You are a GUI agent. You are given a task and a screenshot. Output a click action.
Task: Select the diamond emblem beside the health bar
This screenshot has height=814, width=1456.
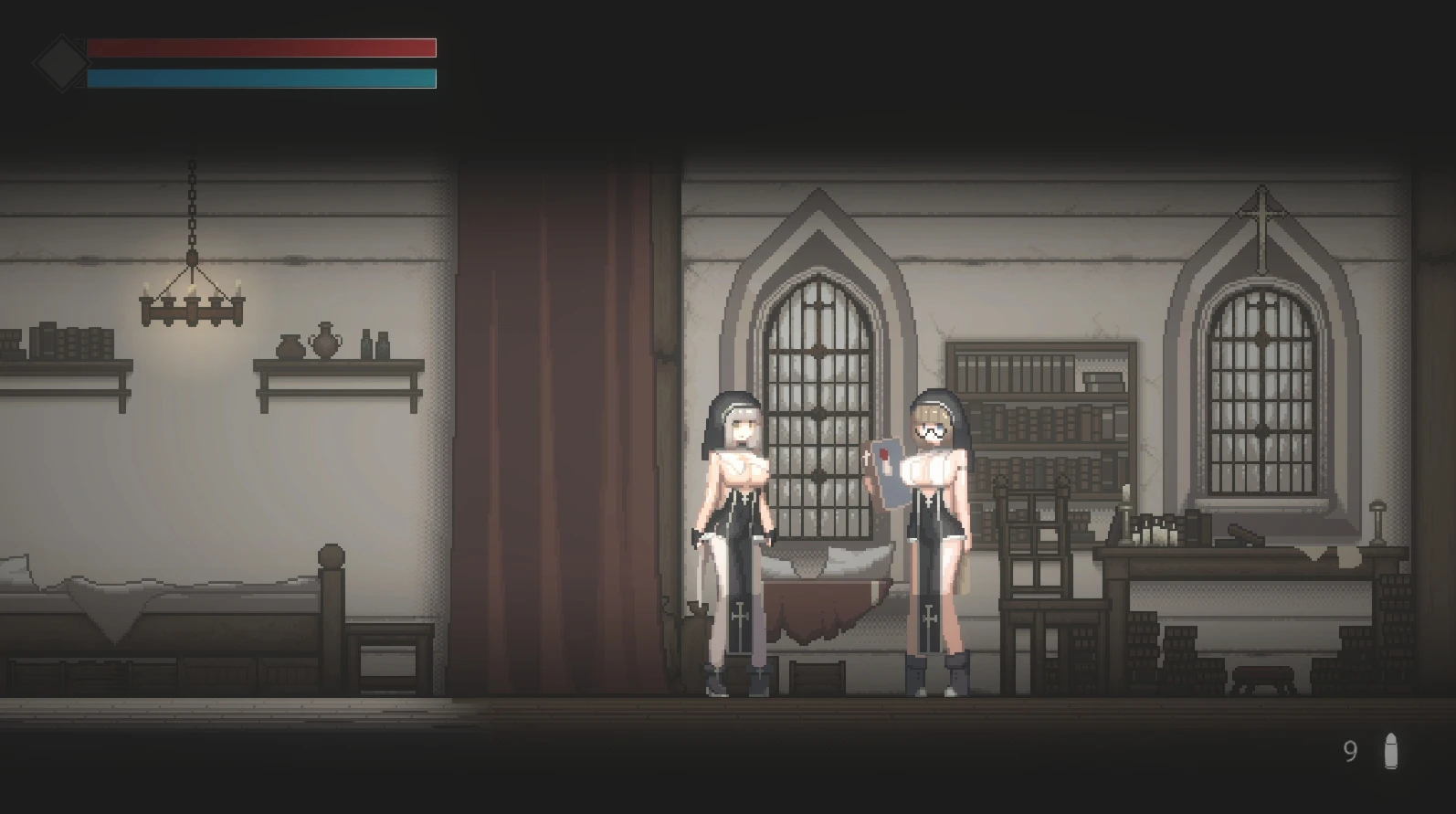pos(60,63)
